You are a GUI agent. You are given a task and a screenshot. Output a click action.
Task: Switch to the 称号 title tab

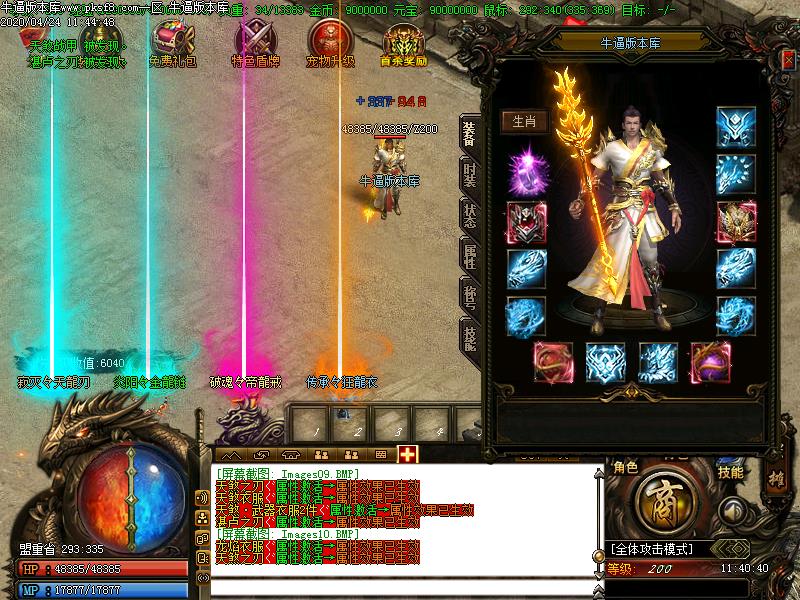pyautogui.click(x=470, y=297)
